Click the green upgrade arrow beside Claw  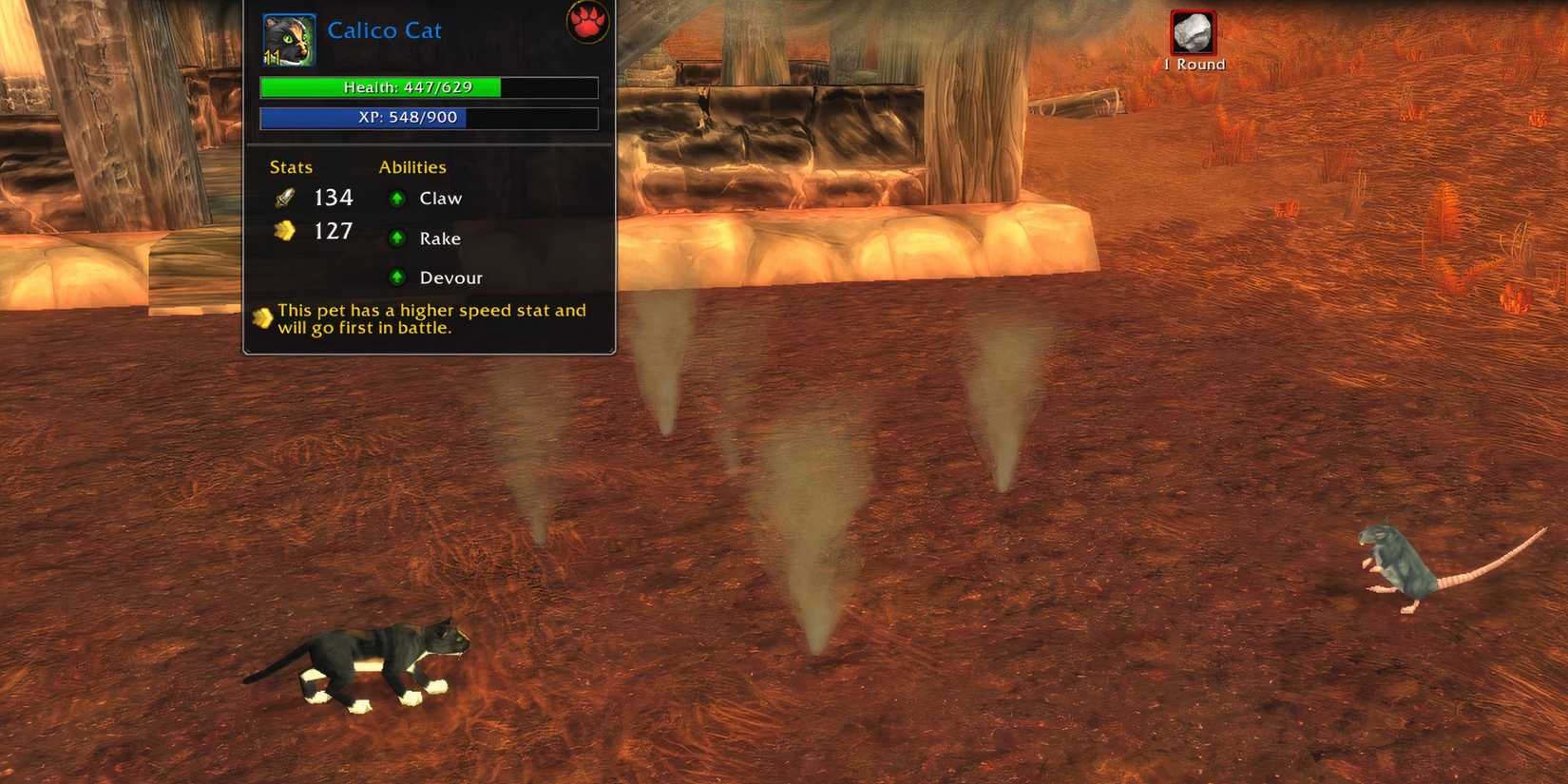pos(396,198)
